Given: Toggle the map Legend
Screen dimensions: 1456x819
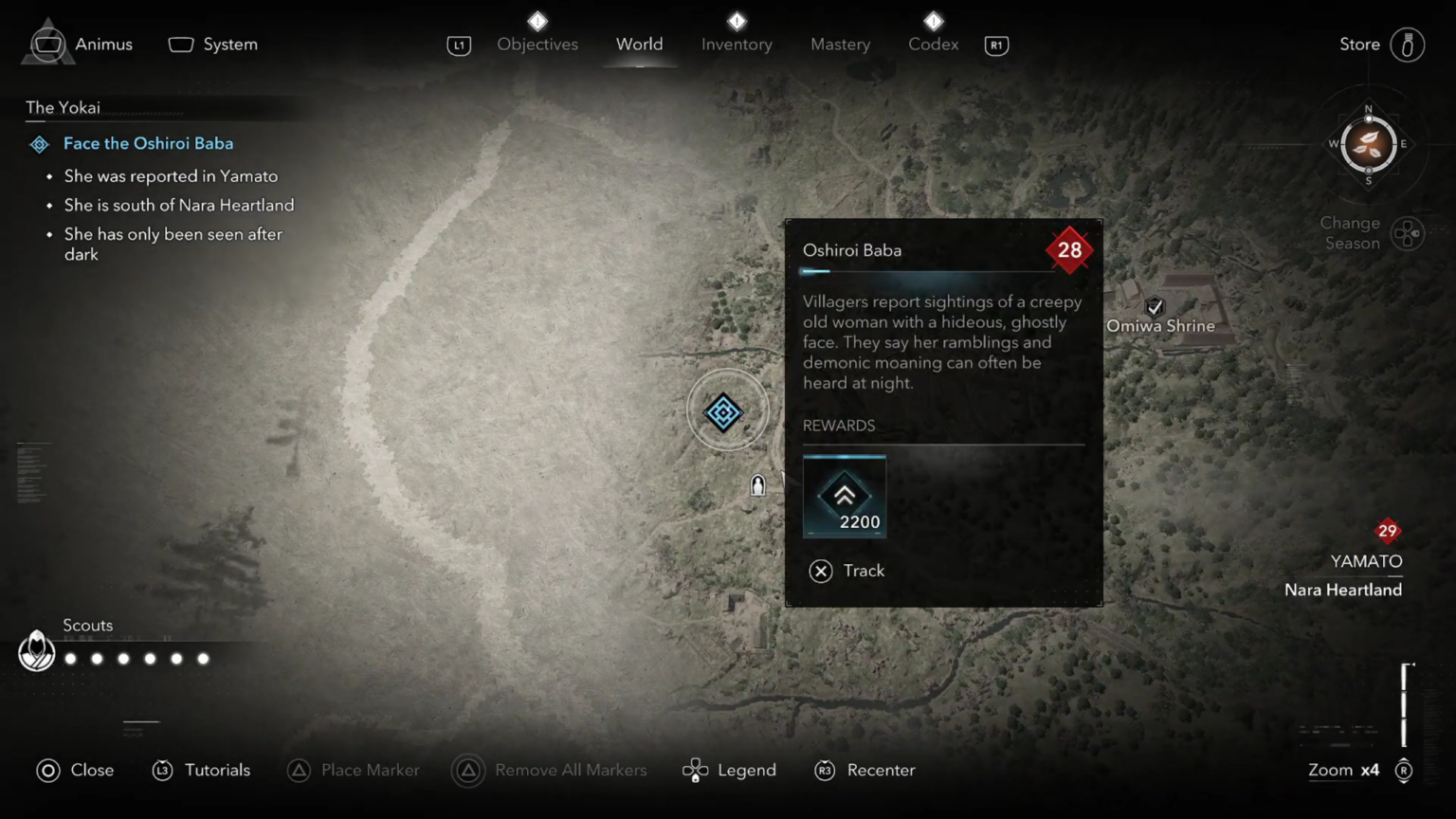Looking at the screenshot, I should point(697,770).
